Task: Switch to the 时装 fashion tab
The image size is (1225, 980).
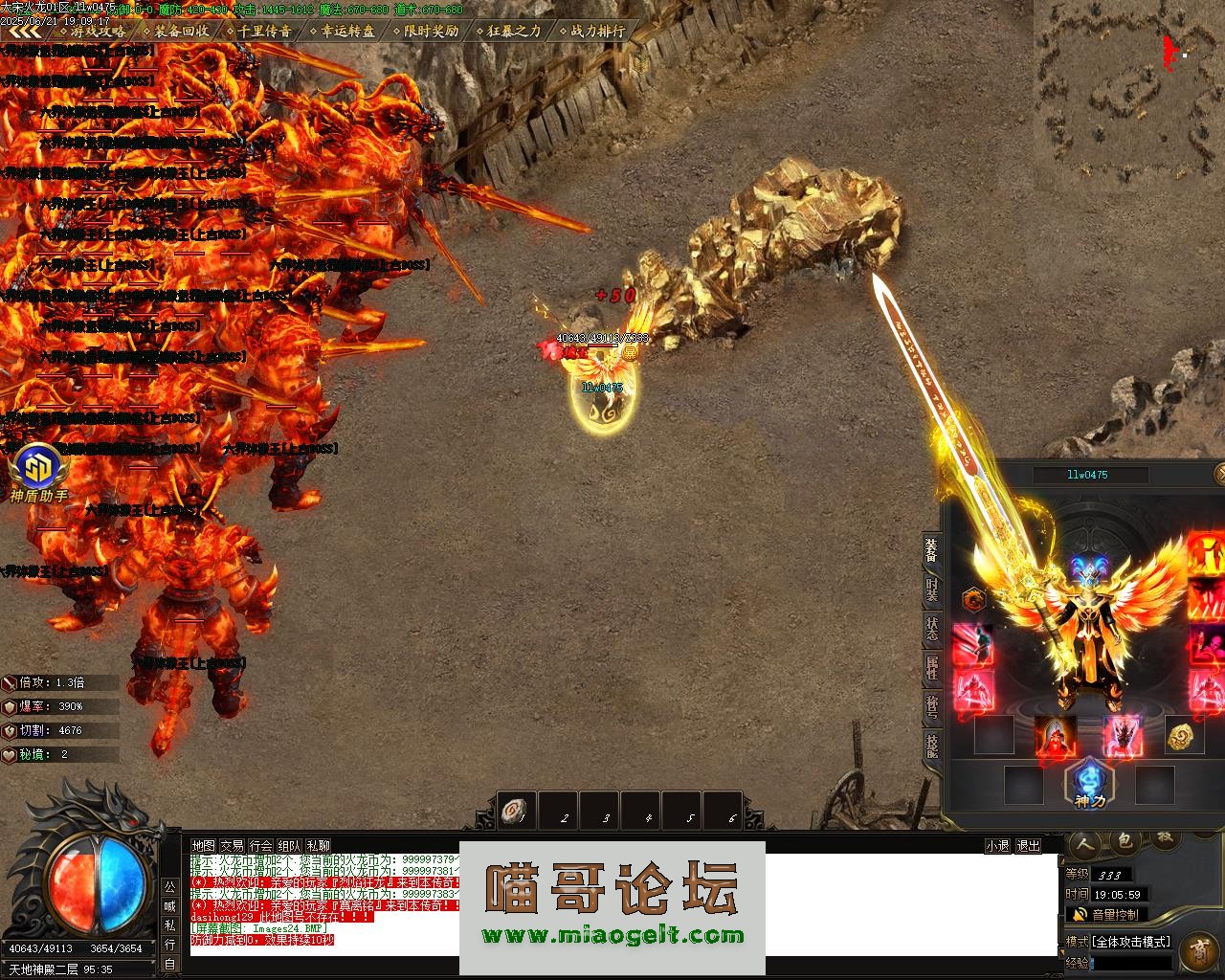Action: click(x=931, y=589)
